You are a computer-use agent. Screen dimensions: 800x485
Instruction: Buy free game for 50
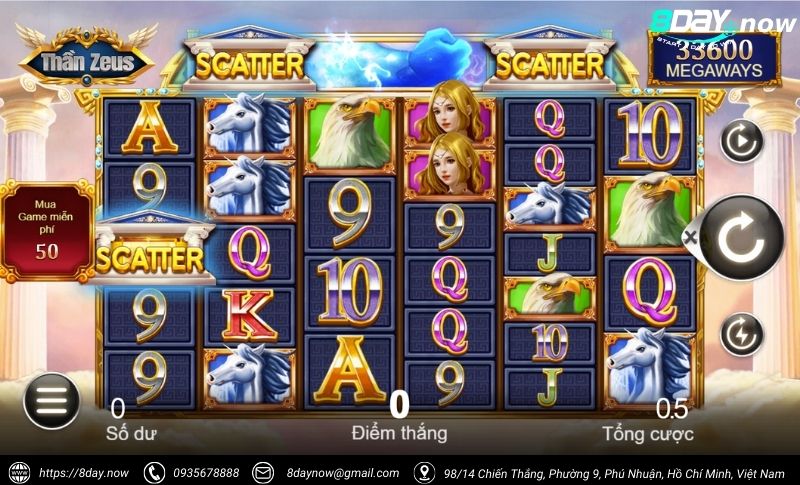click(46, 229)
